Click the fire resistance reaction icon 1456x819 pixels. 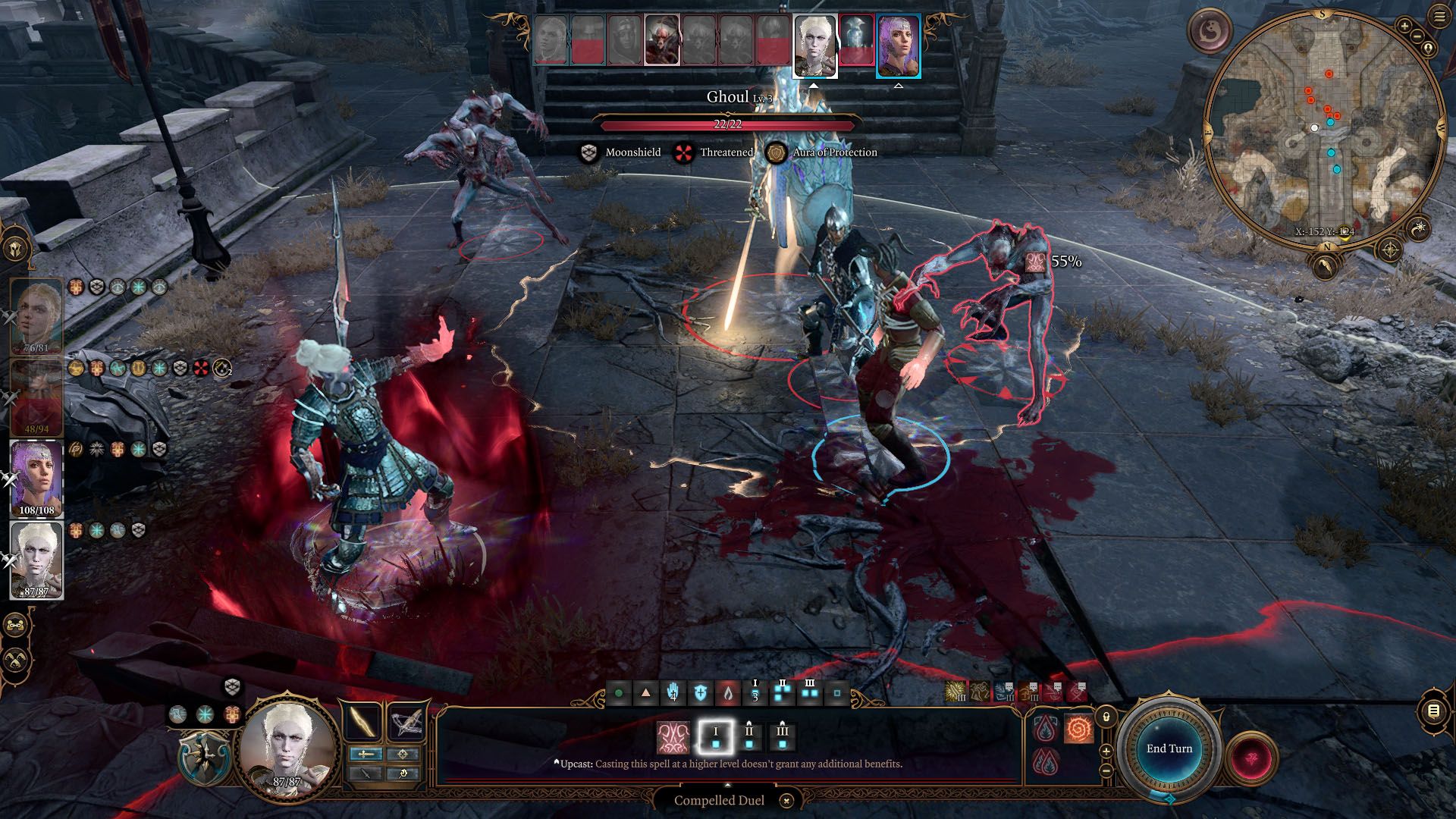coord(1044,729)
